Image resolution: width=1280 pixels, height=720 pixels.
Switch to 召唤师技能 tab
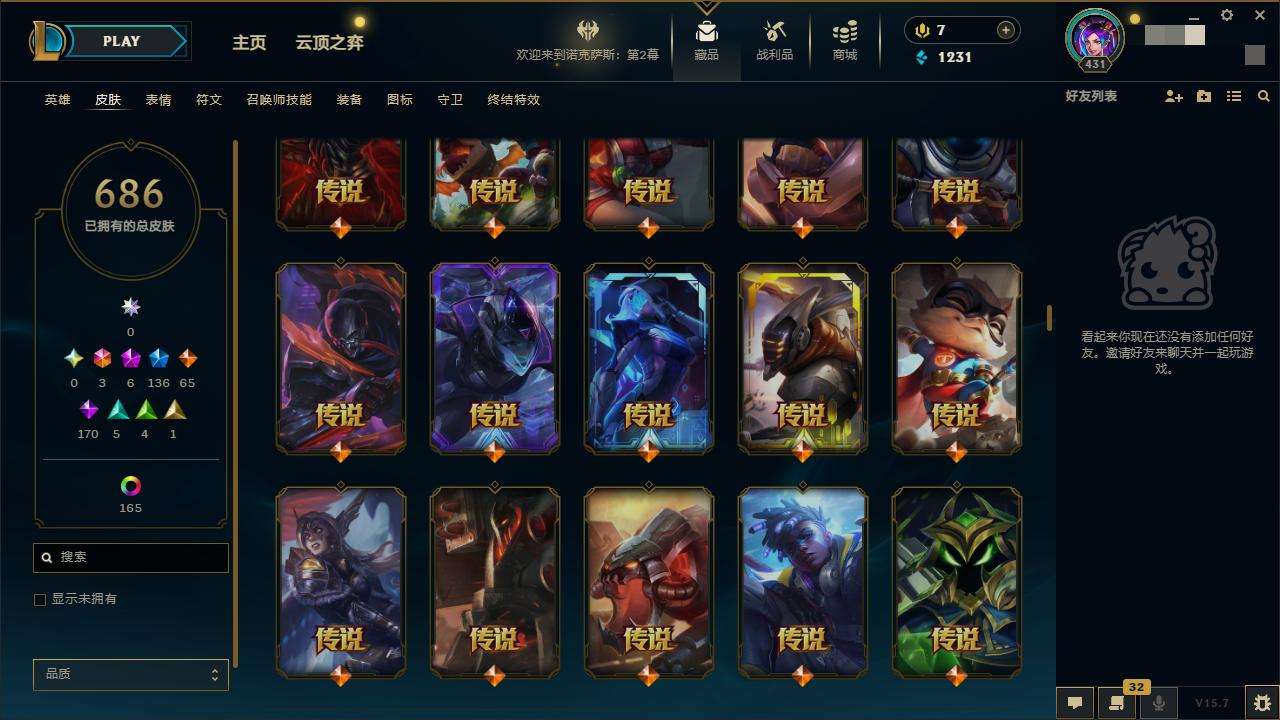[279, 100]
